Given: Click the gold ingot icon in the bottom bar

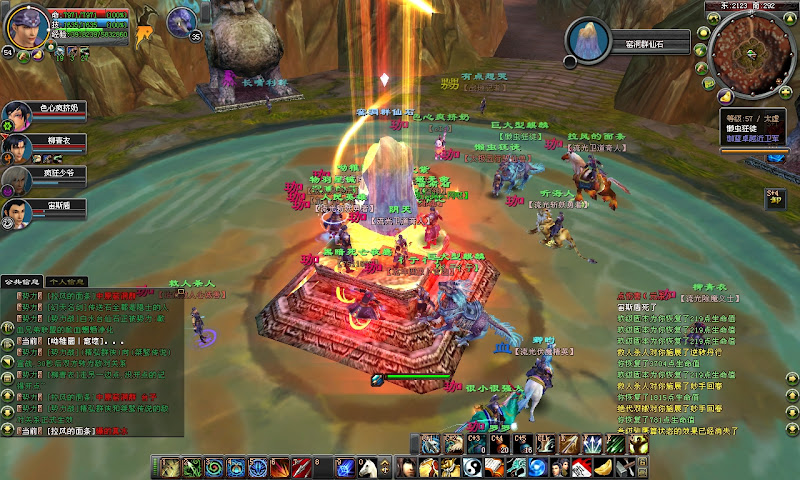Looking at the screenshot, I should coord(602,468).
